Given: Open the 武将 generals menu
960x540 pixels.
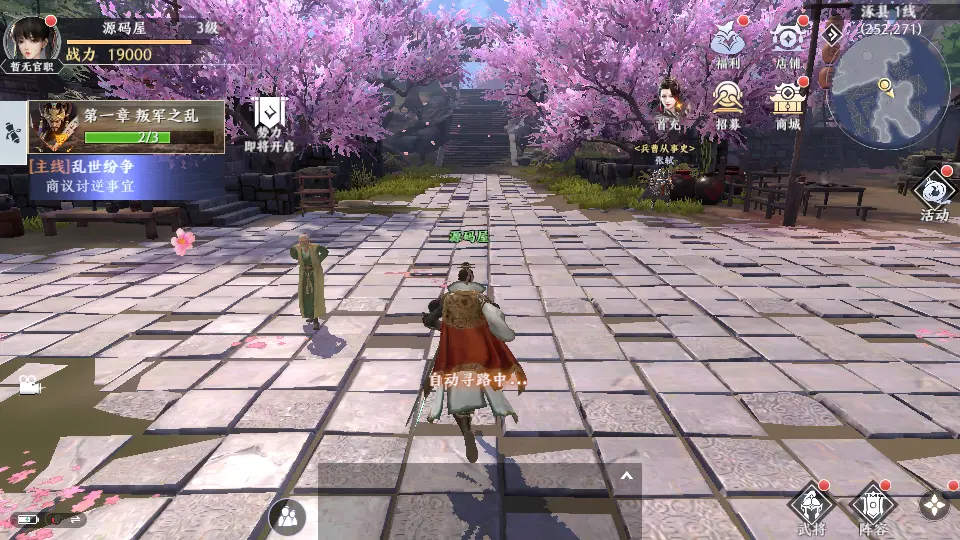Looking at the screenshot, I should [x=812, y=507].
